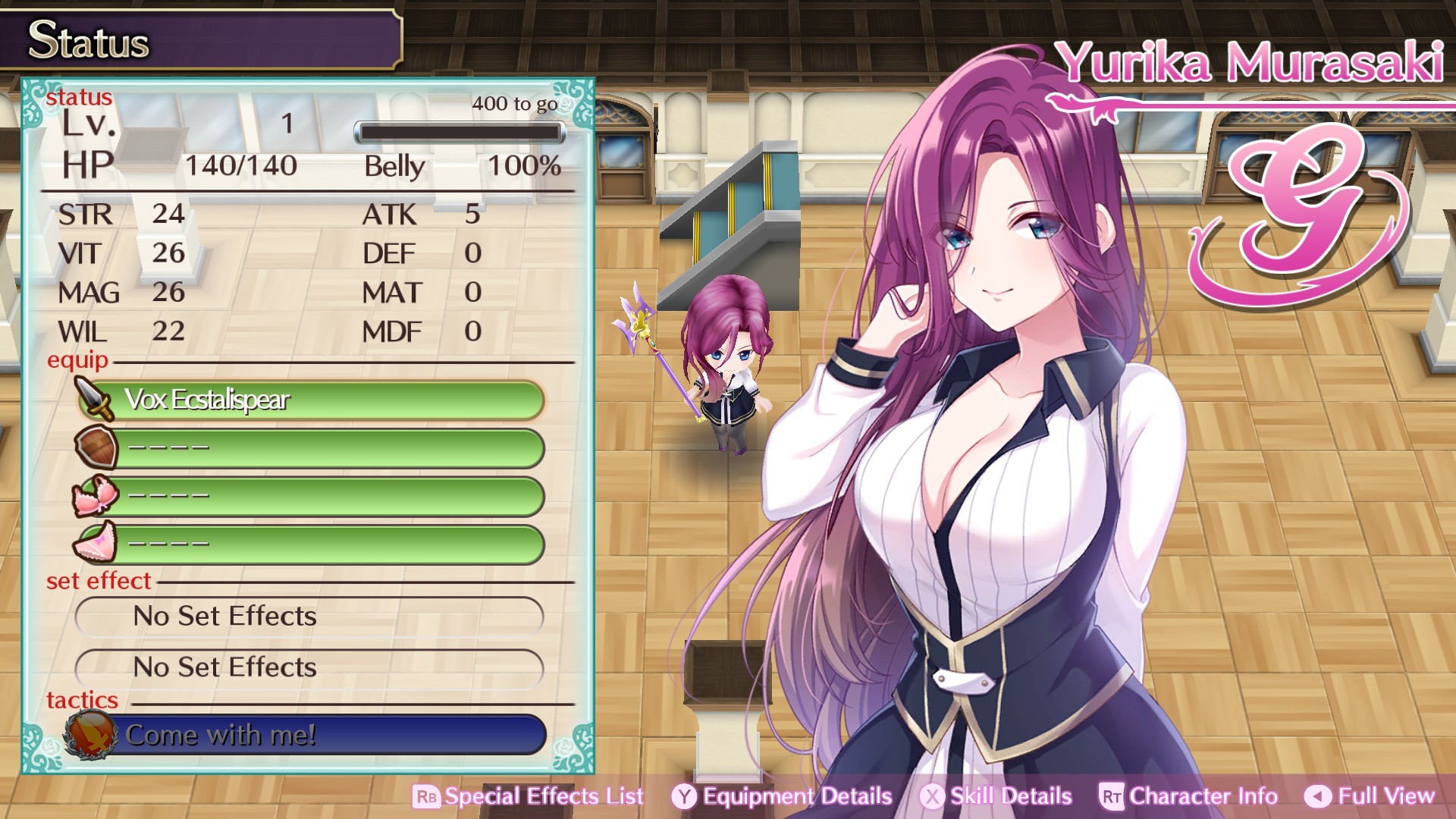Open the empty shield slot selection

tap(318, 447)
